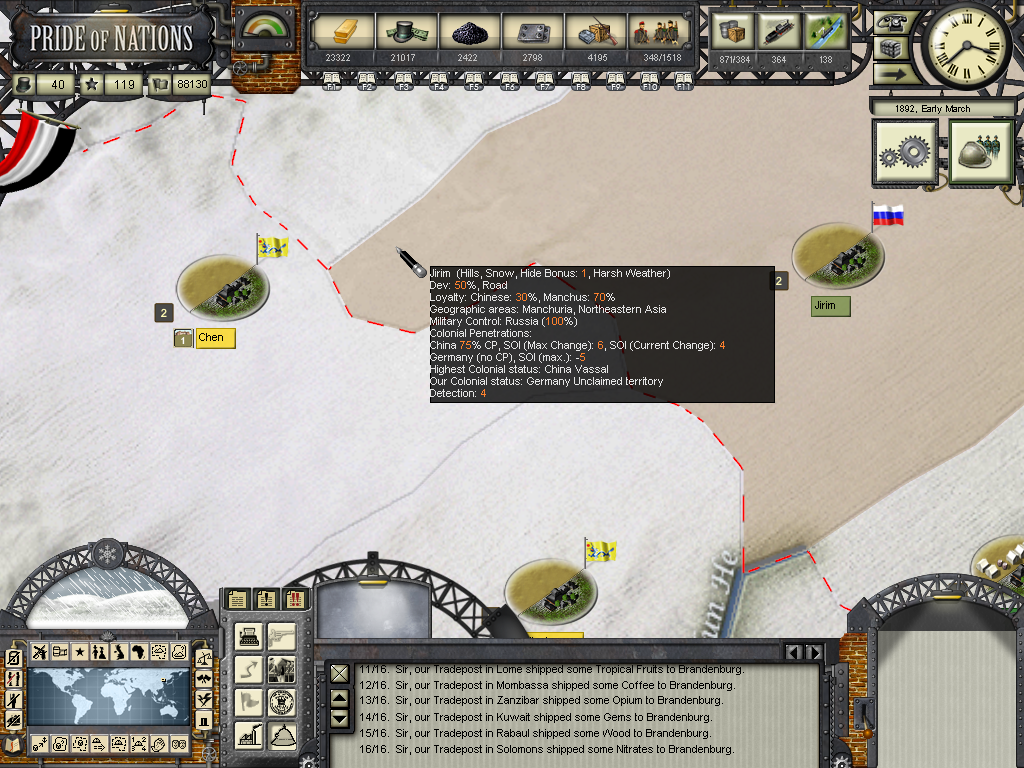This screenshot has width=1024, height=768.
Task: Select the Jirim city label
Action: [829, 306]
